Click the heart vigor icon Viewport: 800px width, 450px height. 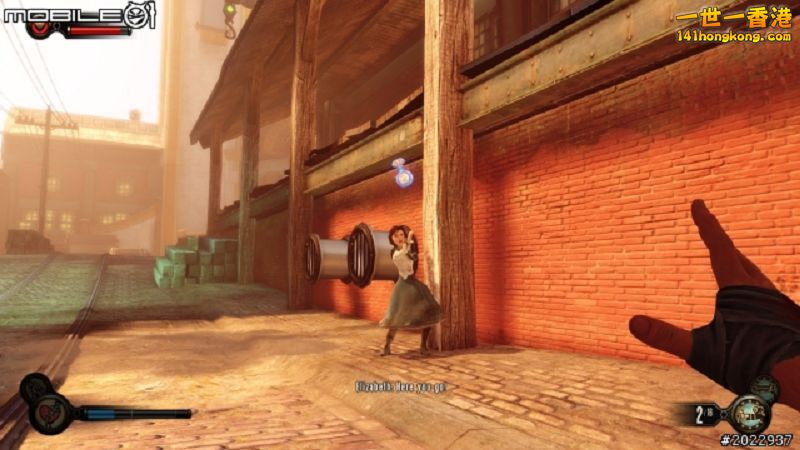(x=49, y=410)
